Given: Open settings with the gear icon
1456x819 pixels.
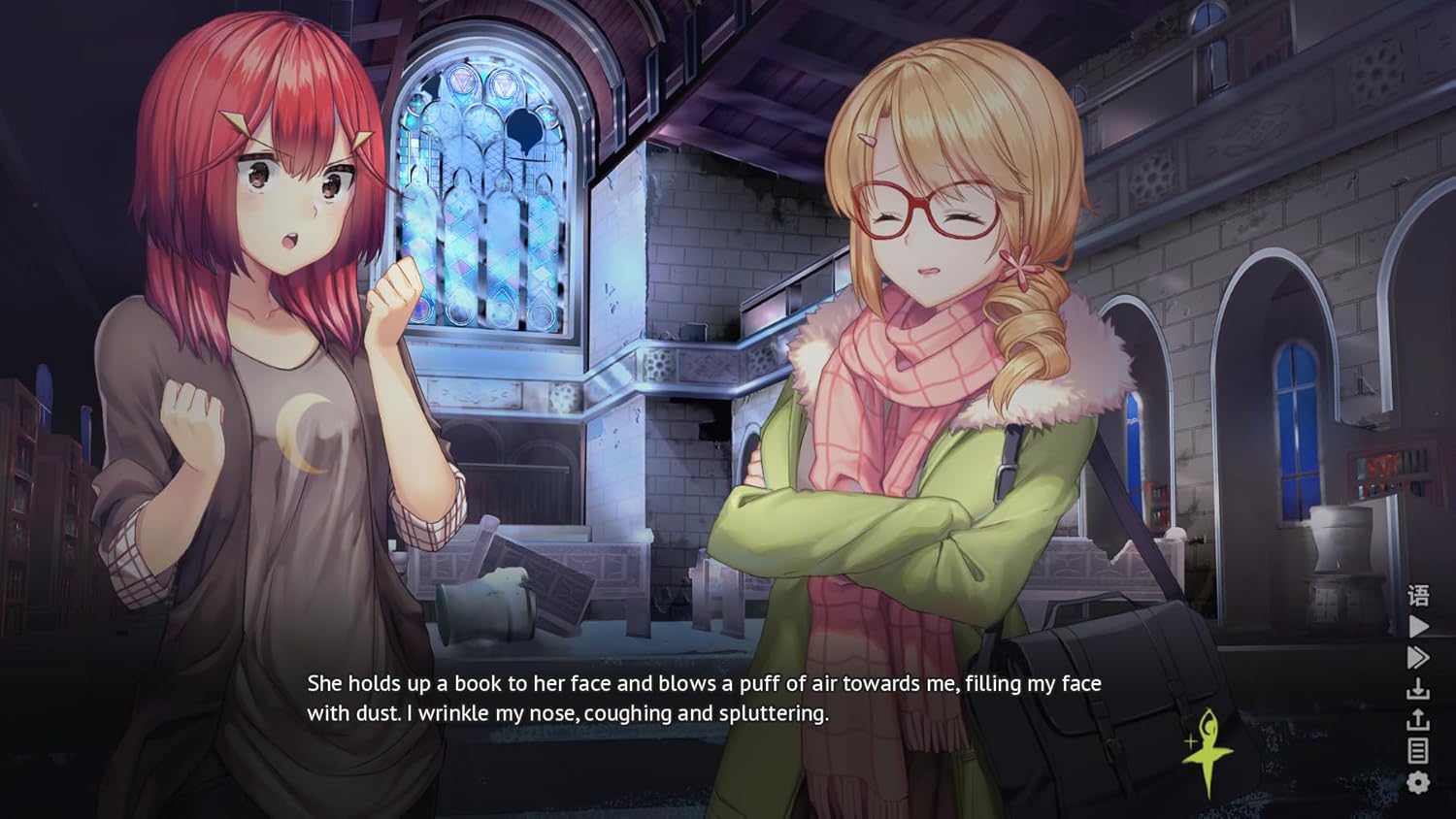Looking at the screenshot, I should pyautogui.click(x=1418, y=782).
